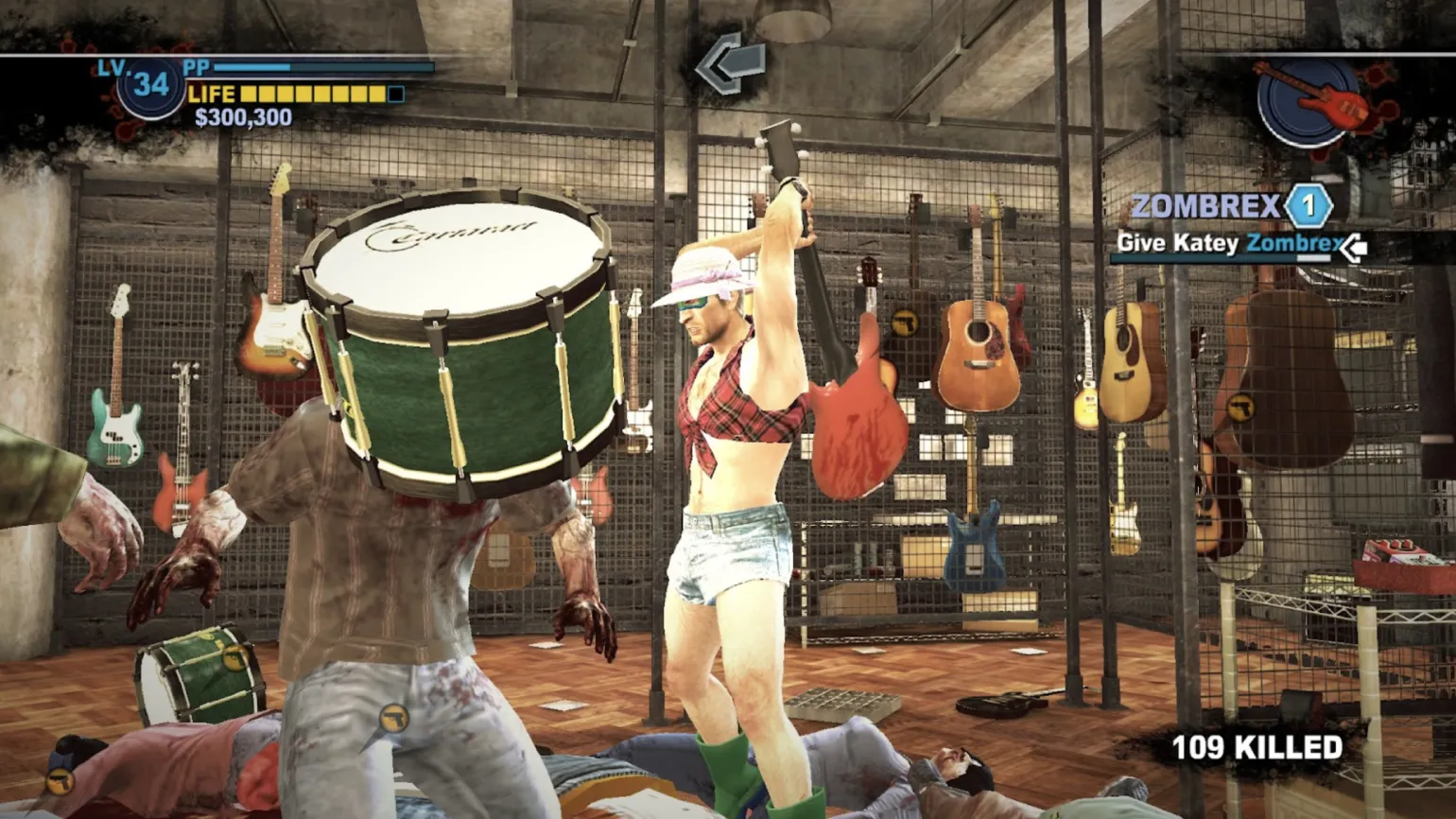The width and height of the screenshot is (1456, 819).
Task: Click the level 34 badge
Action: 150,86
